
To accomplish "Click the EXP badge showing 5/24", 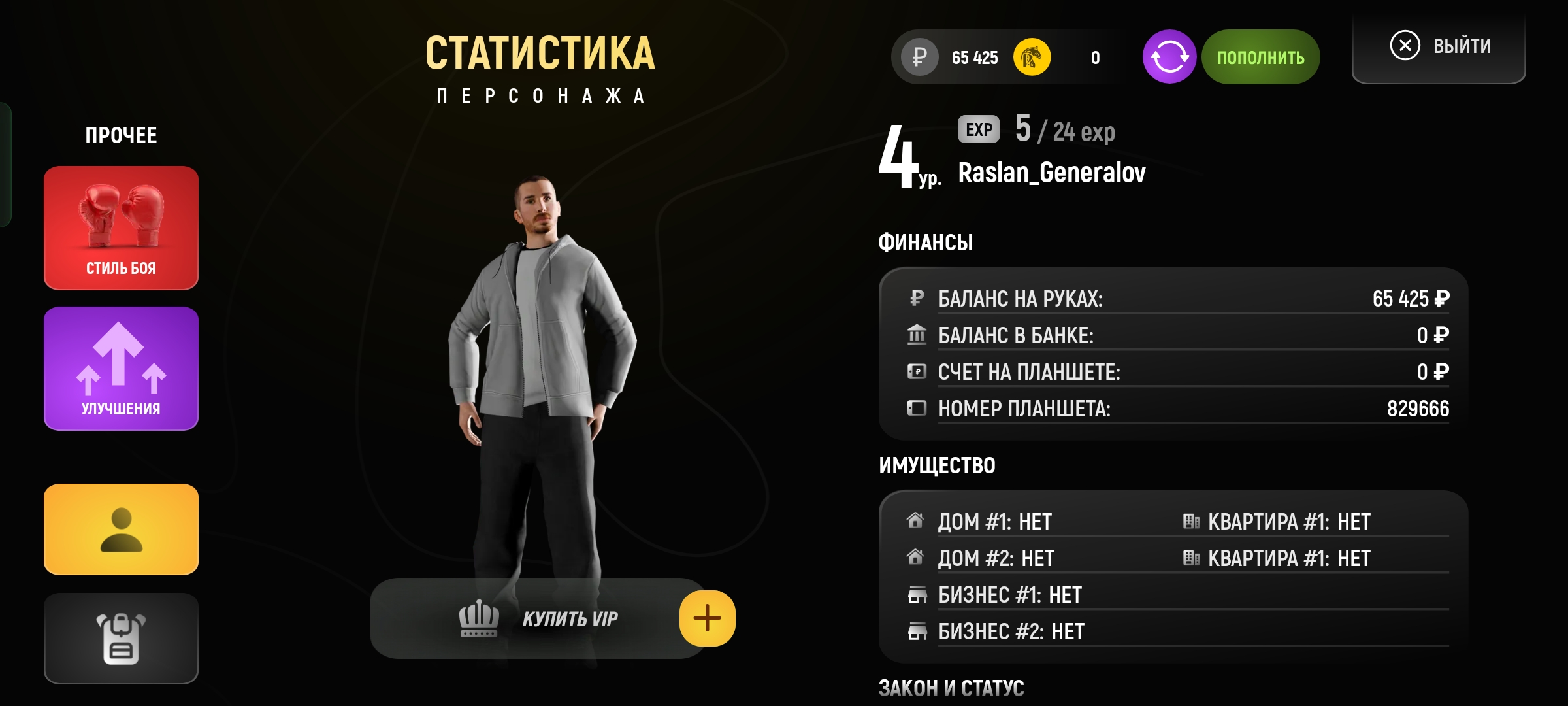I will coord(979,129).
